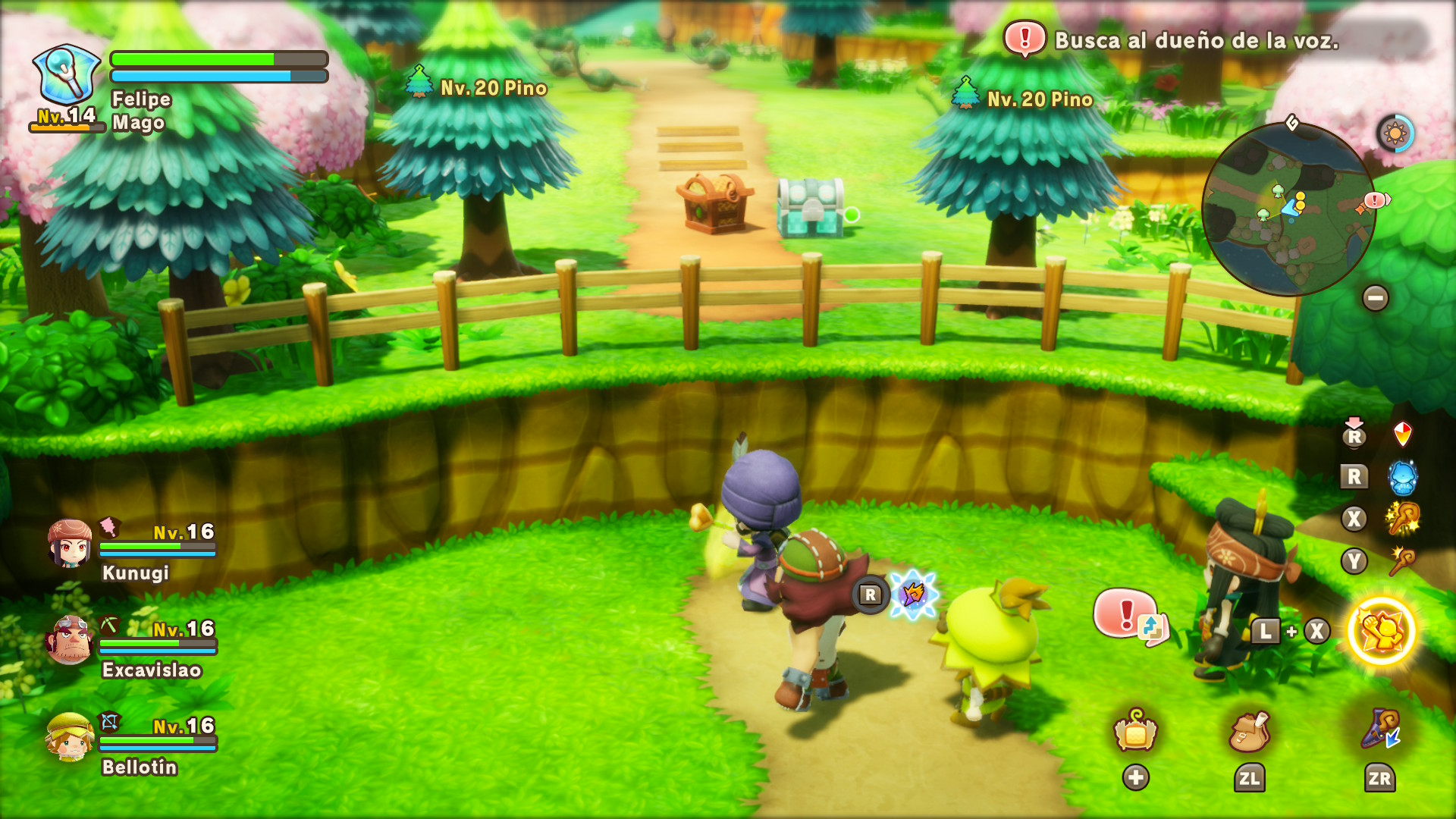This screenshot has width=1456, height=819.
Task: Click the sun time-of-day icon
Action: [x=1395, y=134]
